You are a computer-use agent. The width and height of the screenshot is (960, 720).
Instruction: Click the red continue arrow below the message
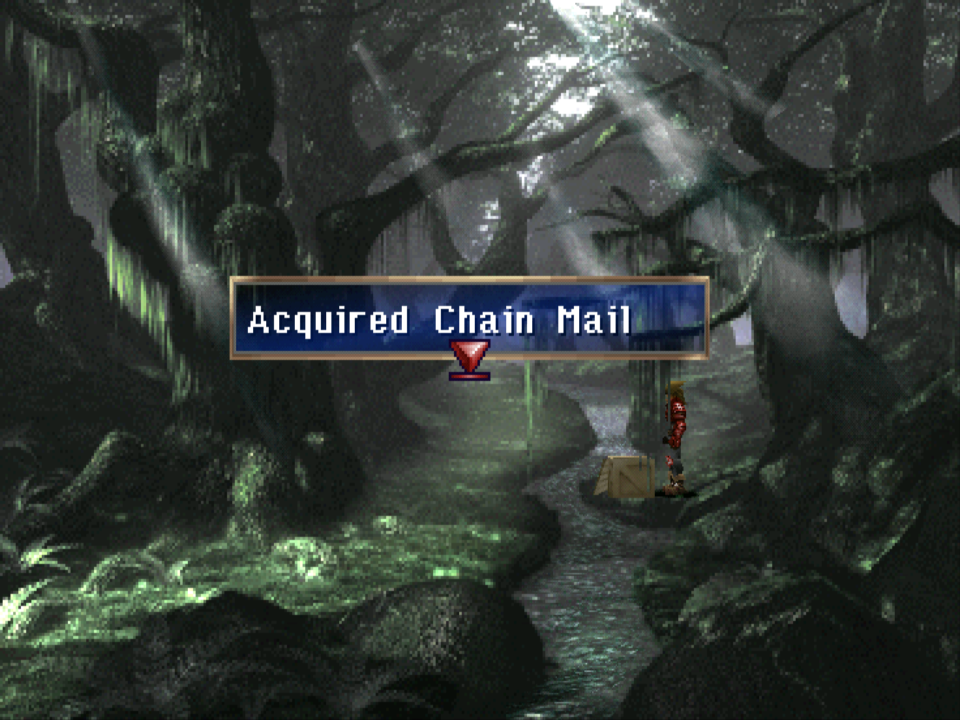(x=469, y=358)
